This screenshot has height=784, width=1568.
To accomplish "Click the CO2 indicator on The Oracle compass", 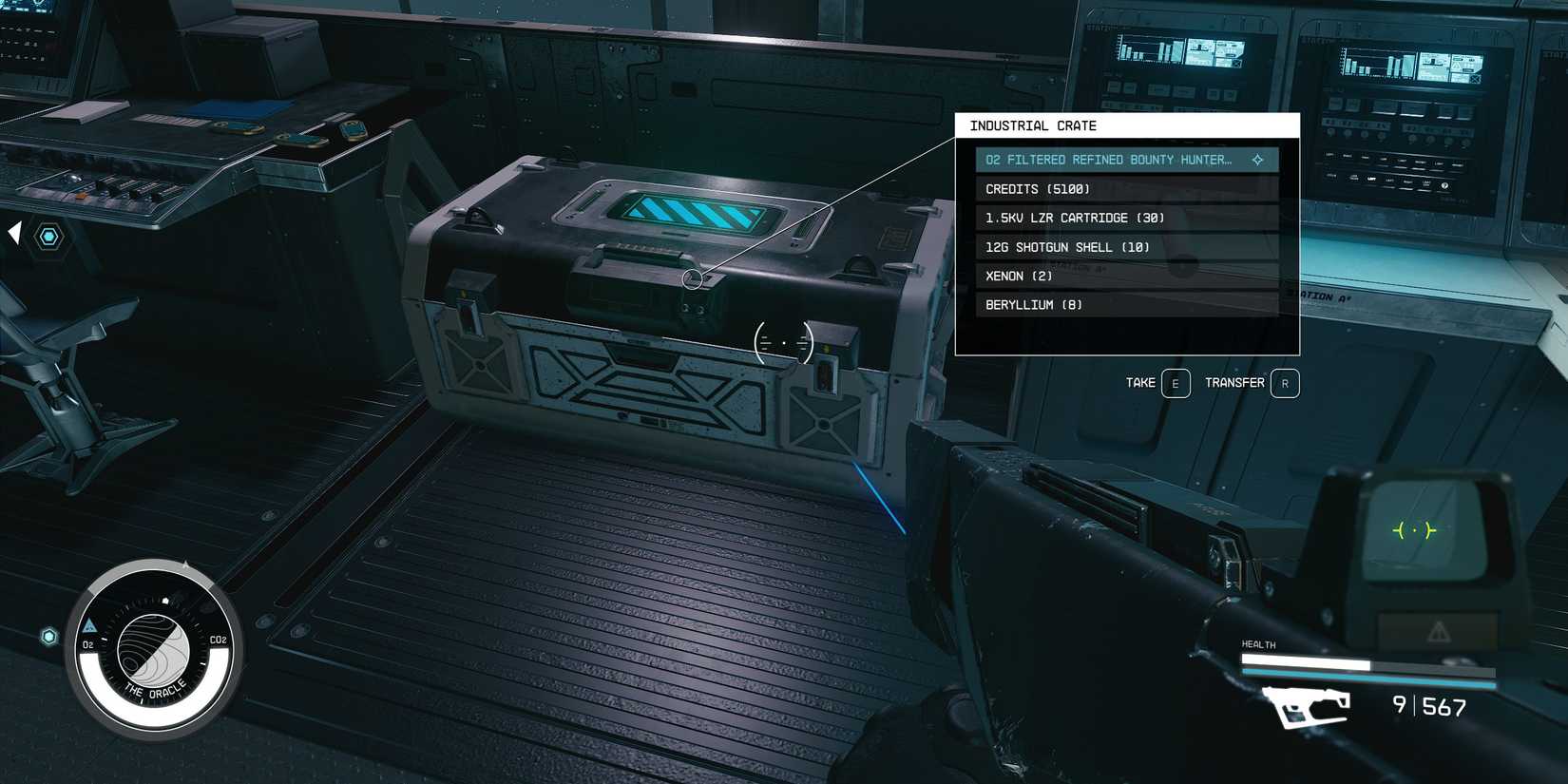I will [x=218, y=641].
